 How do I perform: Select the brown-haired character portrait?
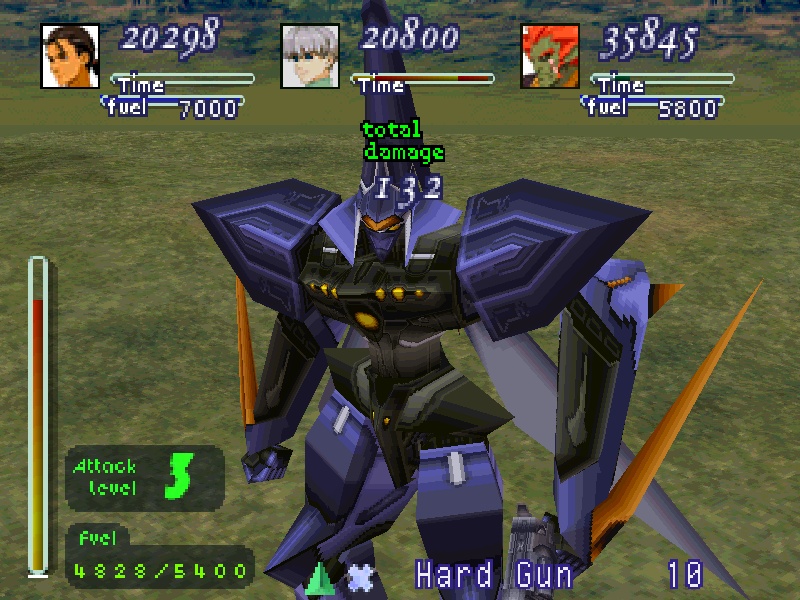coord(70,55)
